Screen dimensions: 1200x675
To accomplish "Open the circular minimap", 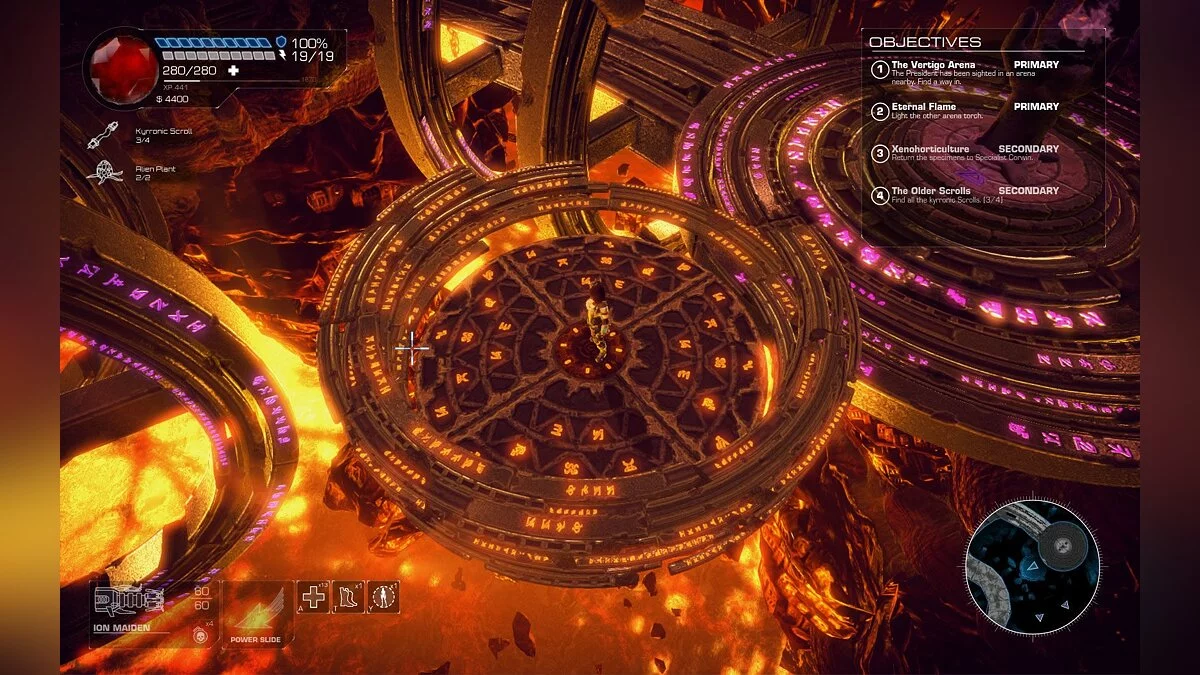I will [x=1032, y=566].
